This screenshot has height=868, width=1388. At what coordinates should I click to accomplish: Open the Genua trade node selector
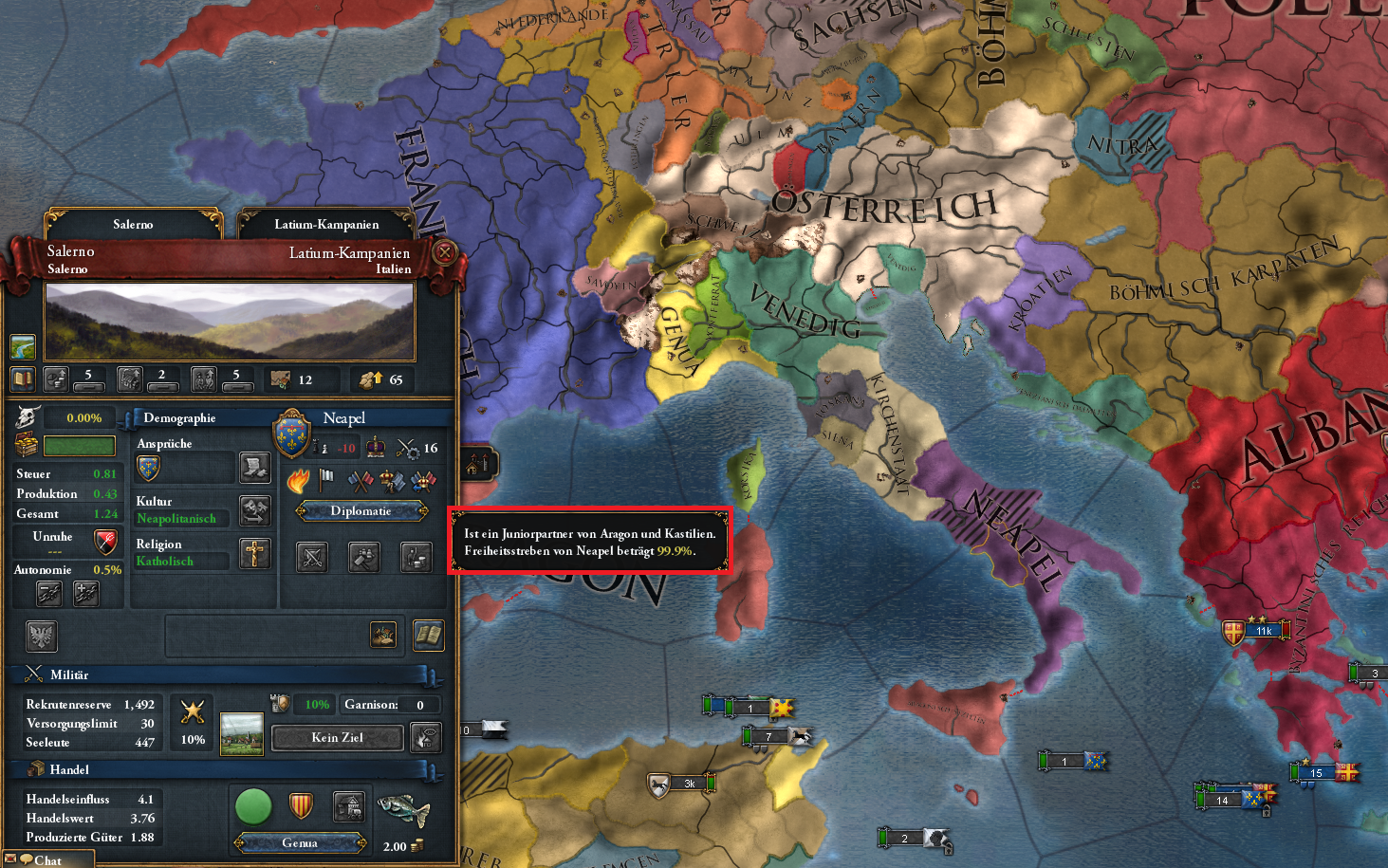pyautogui.click(x=301, y=842)
